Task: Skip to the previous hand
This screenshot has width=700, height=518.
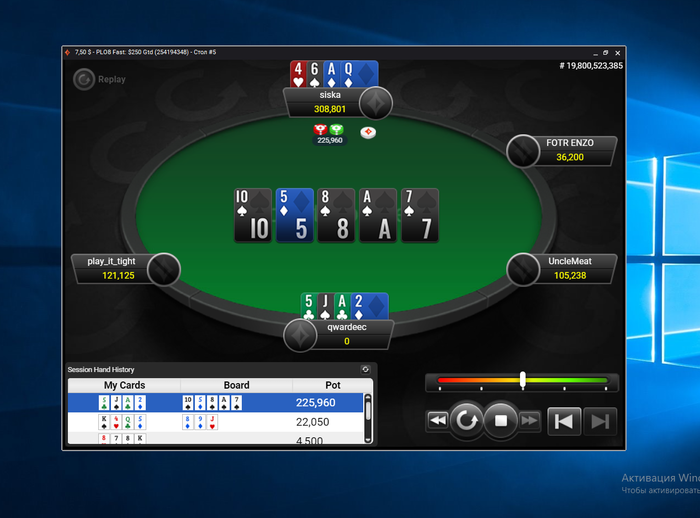Action: [x=563, y=421]
